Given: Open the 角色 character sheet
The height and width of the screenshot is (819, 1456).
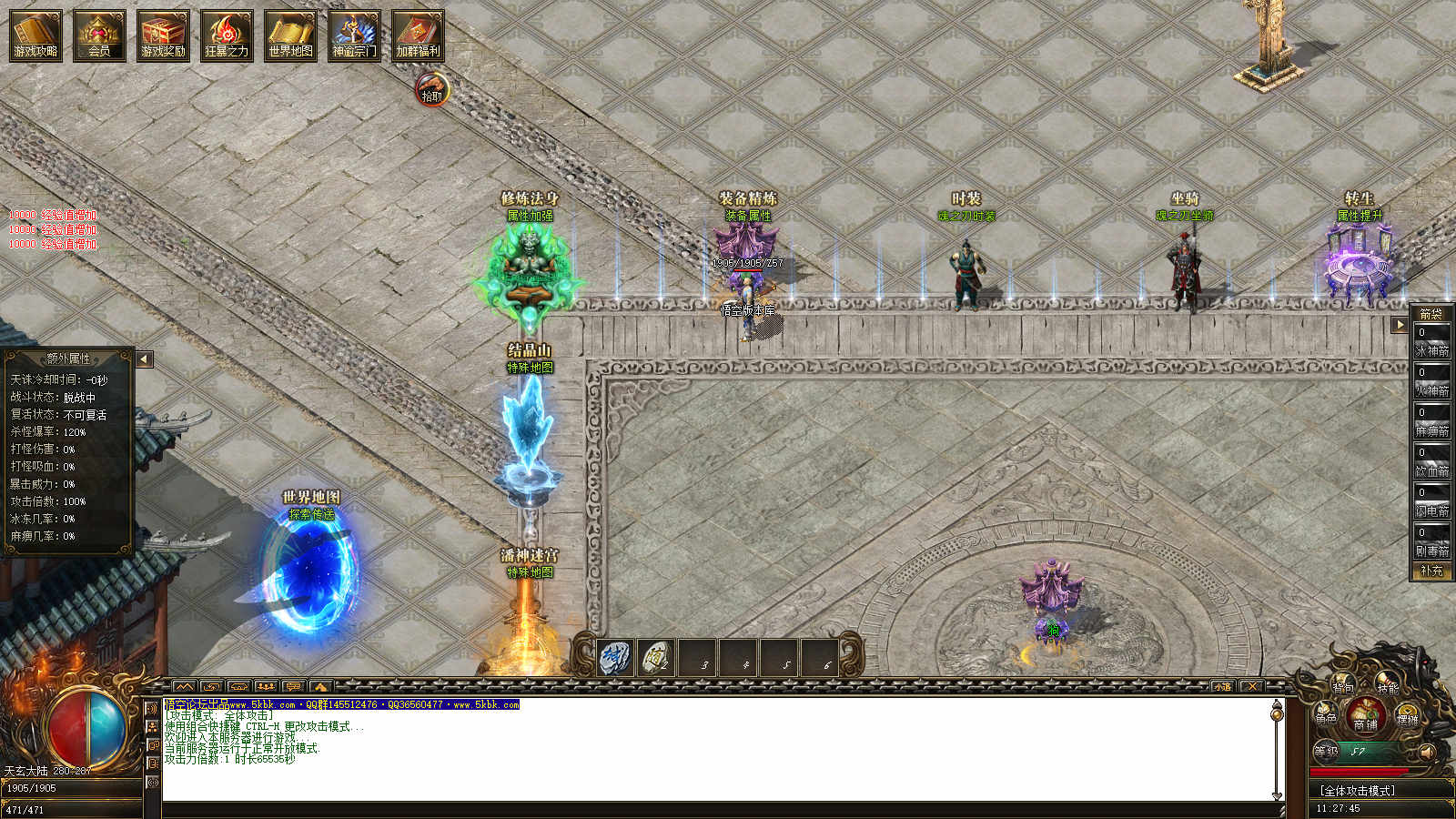Looking at the screenshot, I should tap(1326, 718).
